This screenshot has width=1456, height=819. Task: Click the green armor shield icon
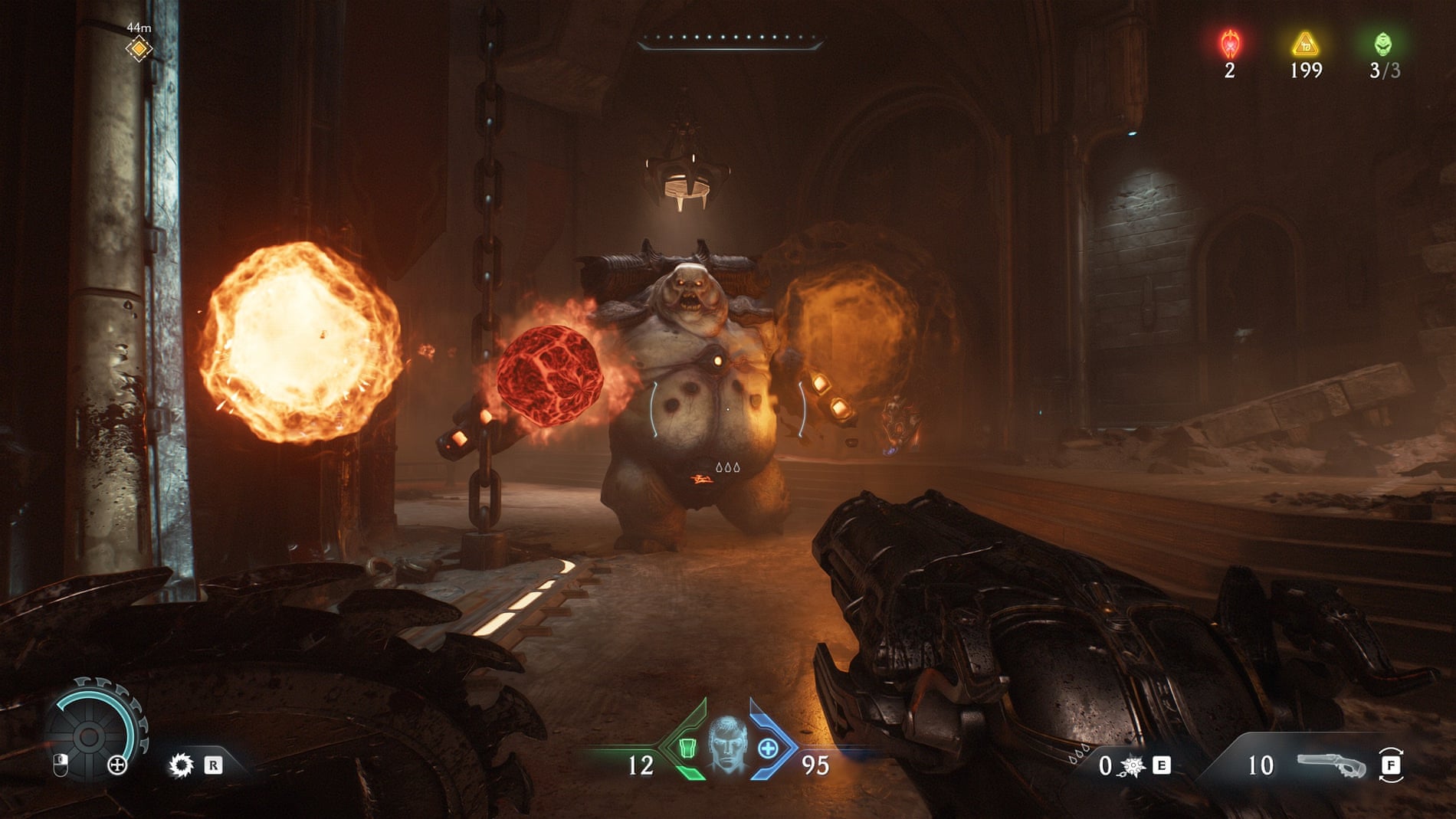[687, 748]
